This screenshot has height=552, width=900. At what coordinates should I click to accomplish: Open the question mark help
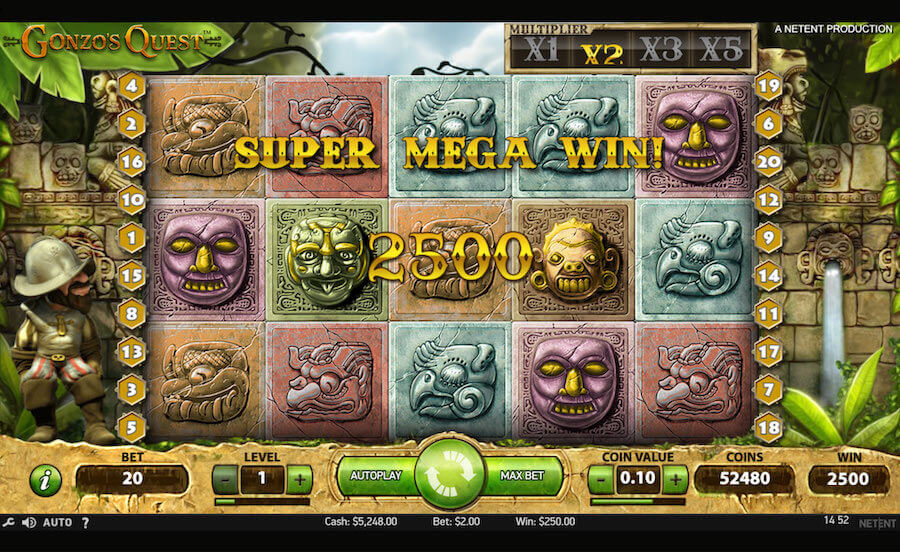click(x=85, y=522)
